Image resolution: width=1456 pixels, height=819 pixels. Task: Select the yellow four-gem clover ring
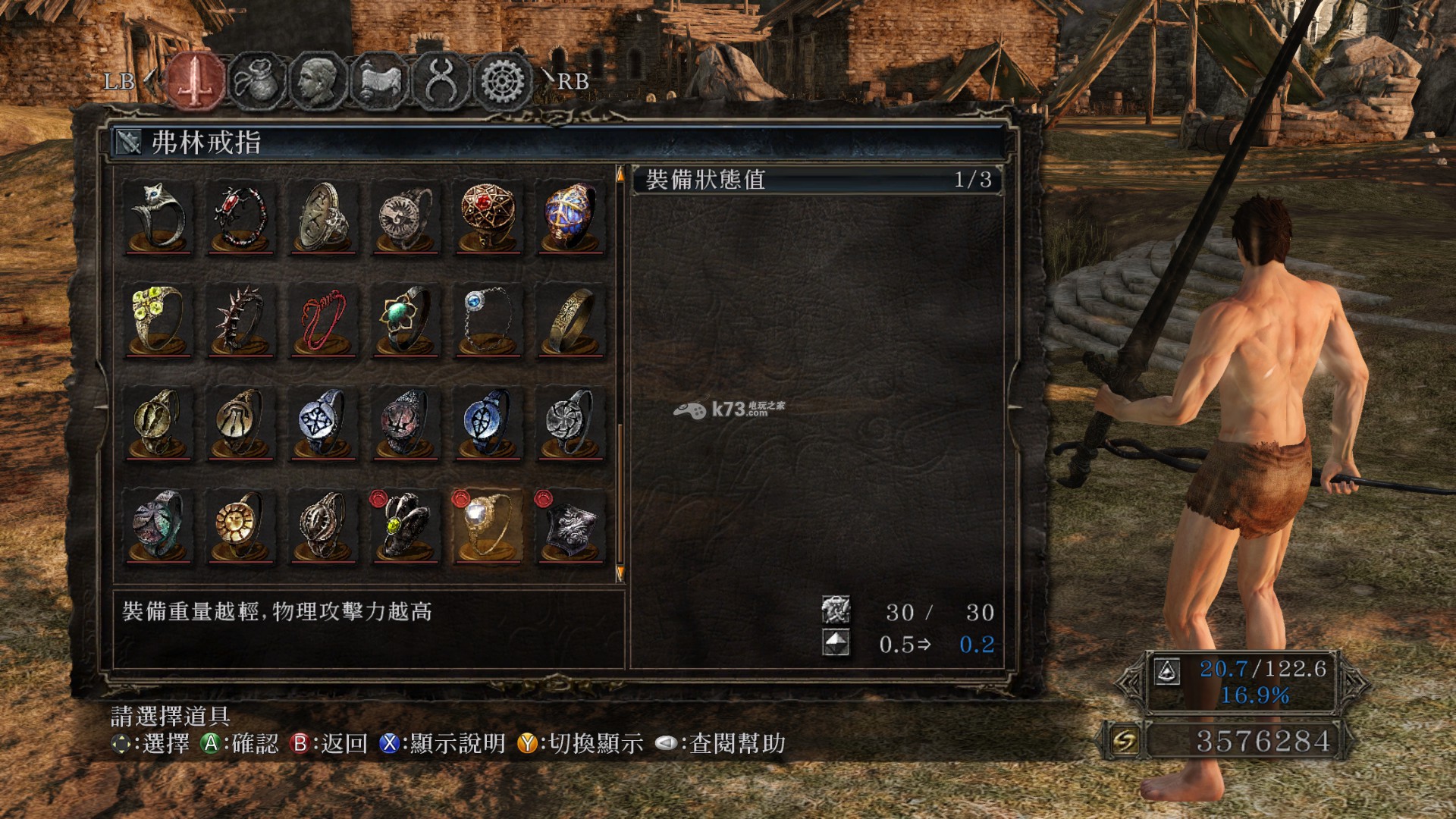158,320
